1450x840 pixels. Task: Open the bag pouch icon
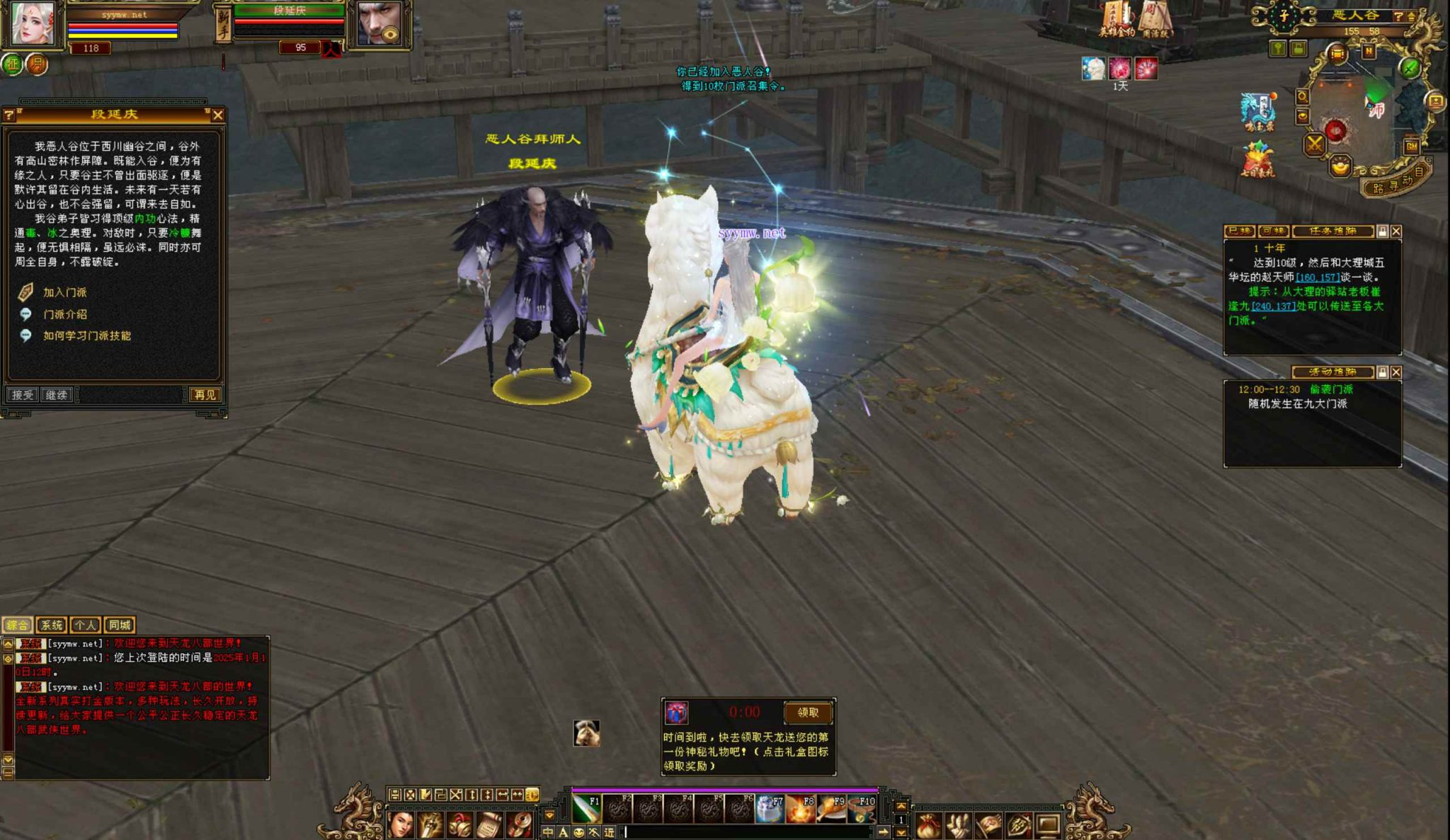click(928, 825)
